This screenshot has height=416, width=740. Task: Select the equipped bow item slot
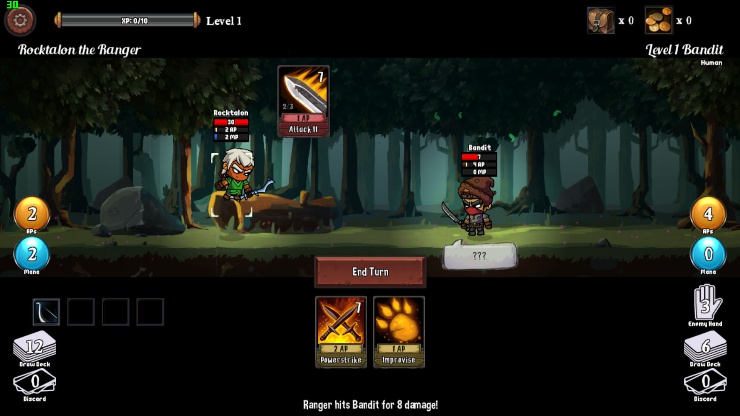point(47,312)
